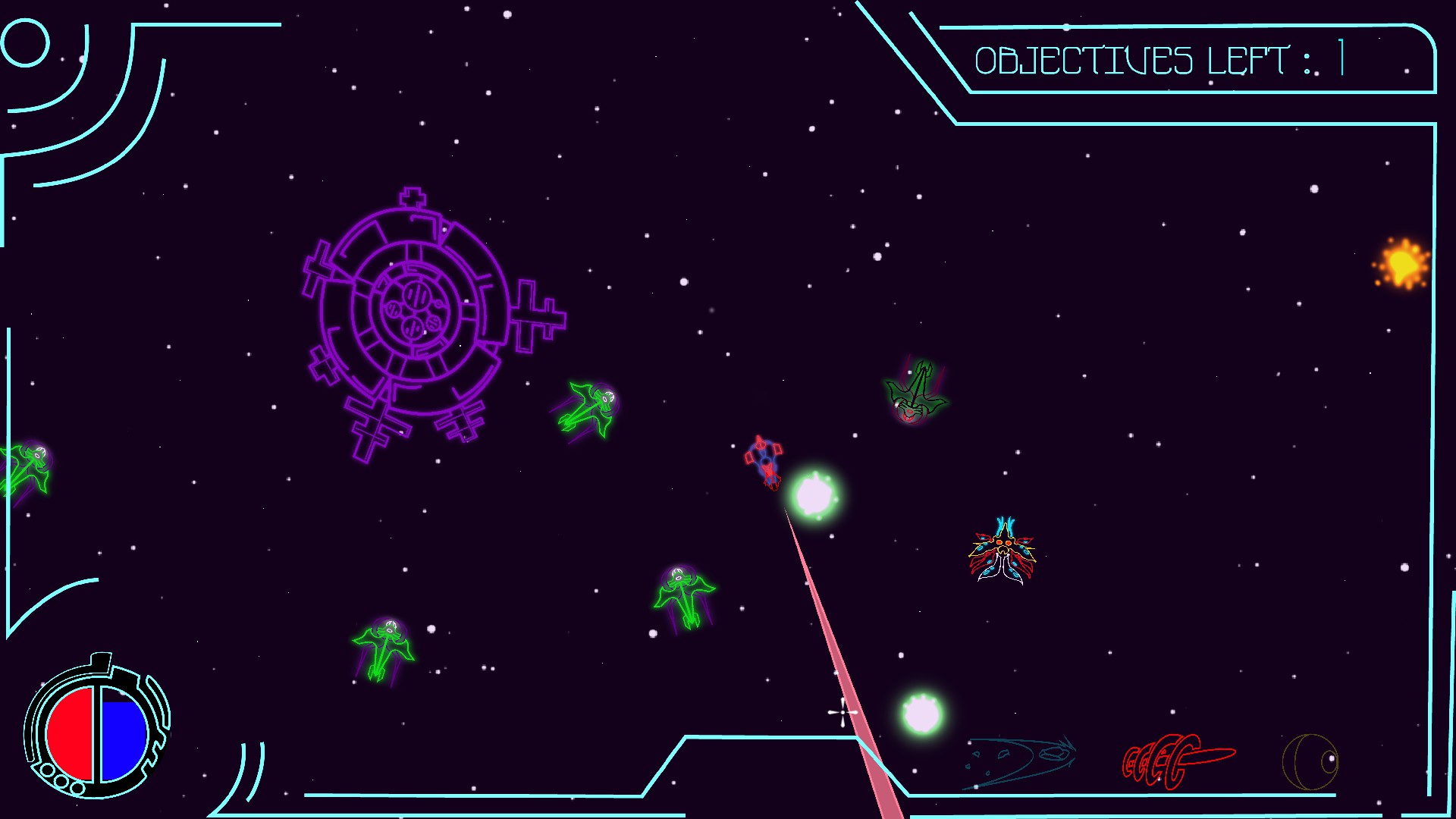Select the blue comet weapon icon
The height and width of the screenshot is (819, 1456).
coord(1020,761)
